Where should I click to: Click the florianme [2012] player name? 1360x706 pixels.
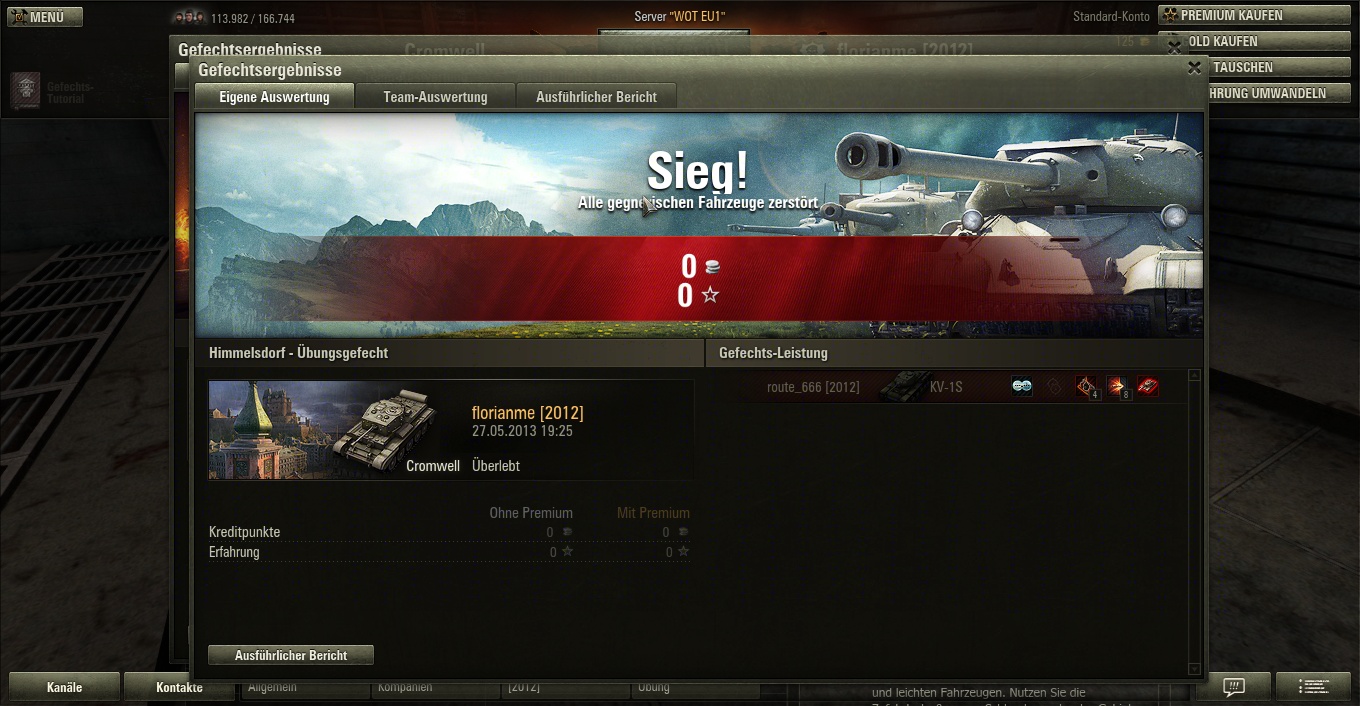[x=527, y=413]
